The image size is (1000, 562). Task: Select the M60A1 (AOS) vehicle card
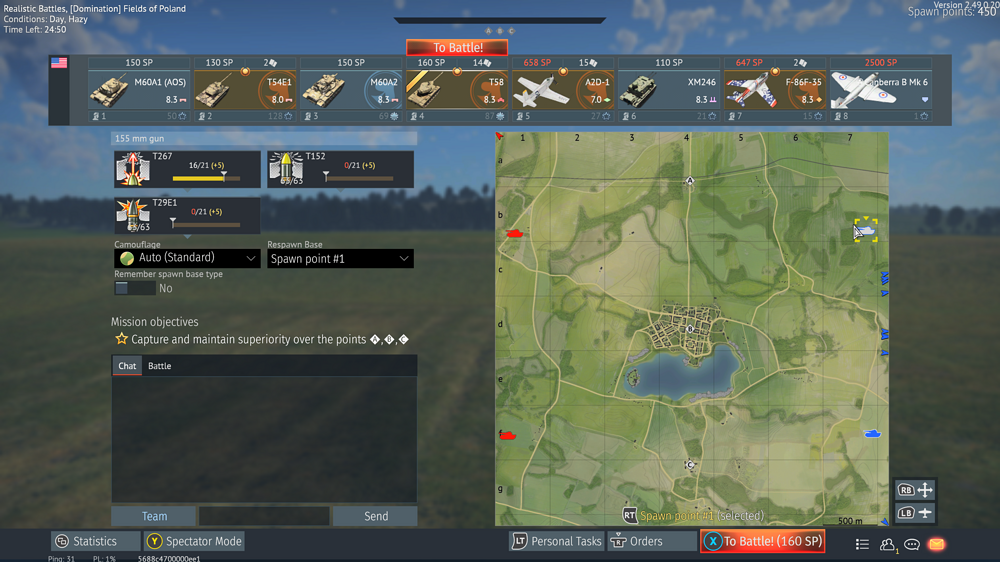[x=139, y=91]
